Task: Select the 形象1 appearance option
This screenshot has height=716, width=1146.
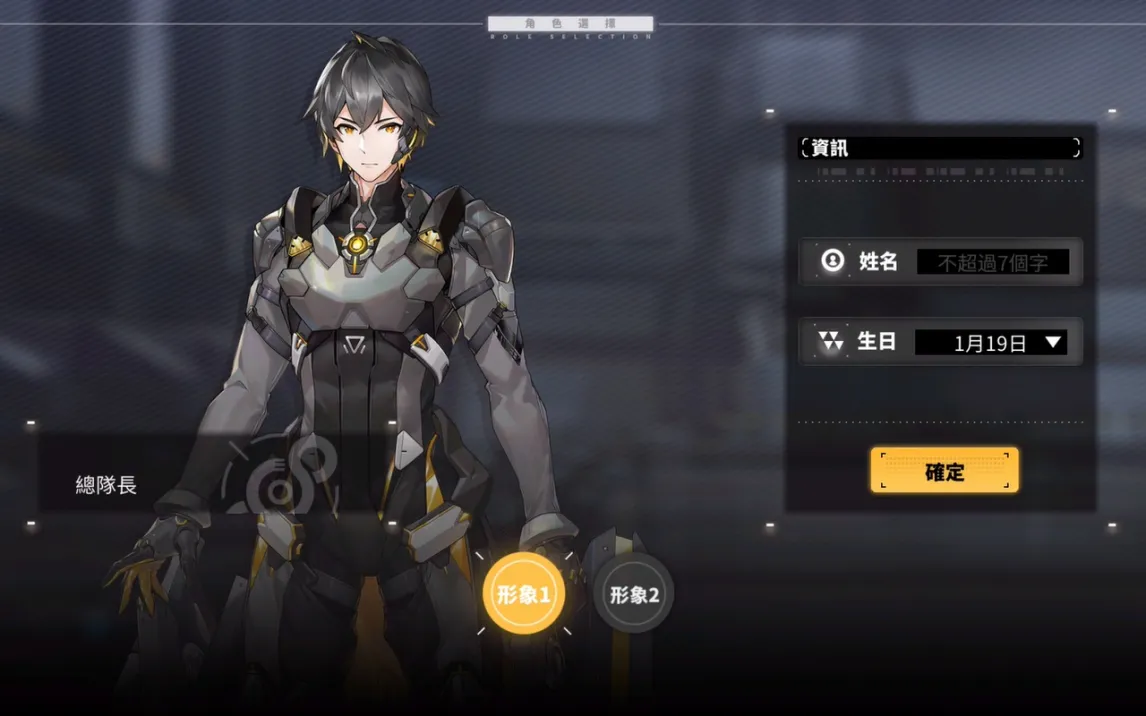Action: click(x=524, y=594)
